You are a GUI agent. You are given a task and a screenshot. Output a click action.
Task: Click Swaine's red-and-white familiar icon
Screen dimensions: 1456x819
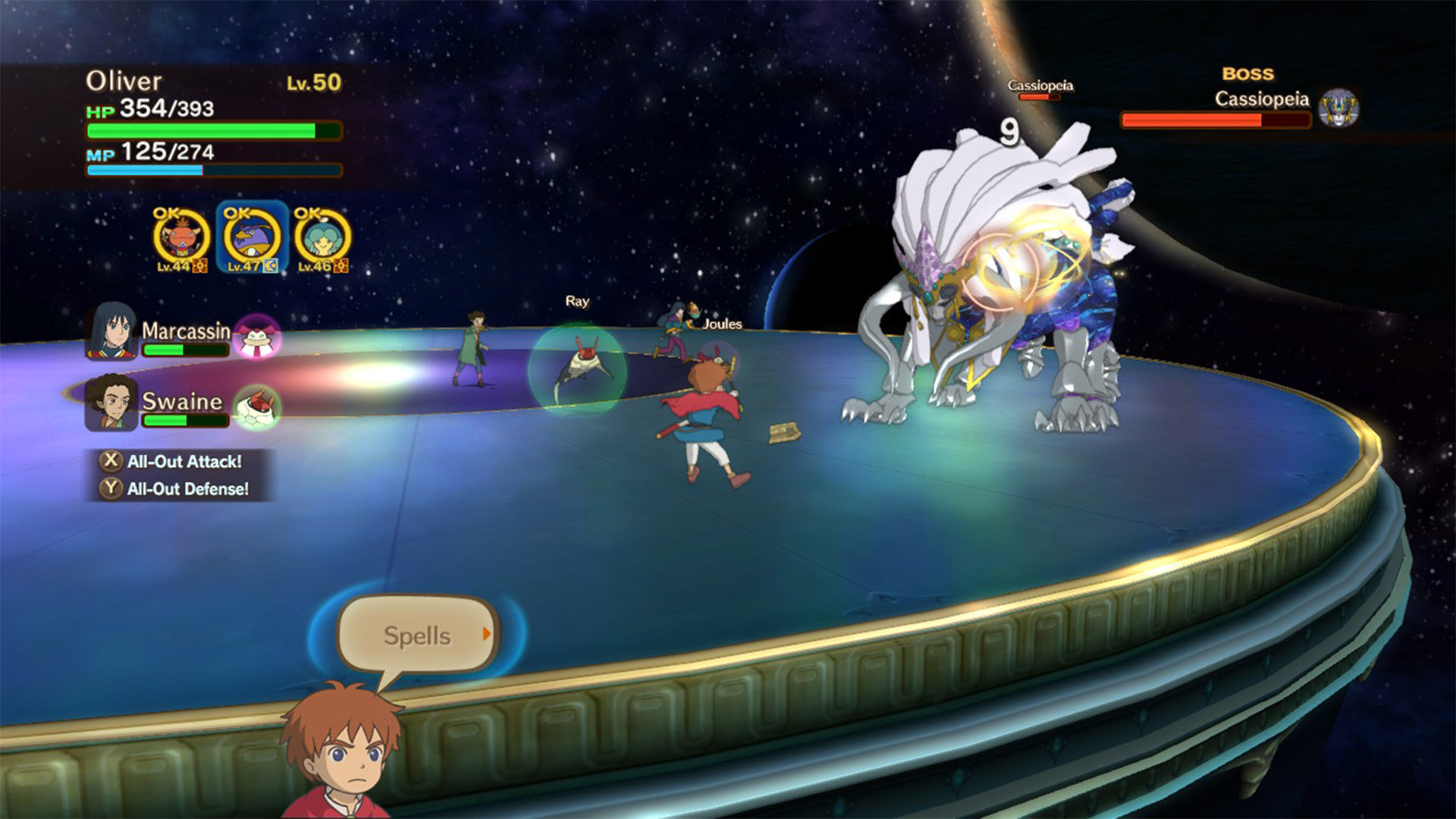[257, 406]
